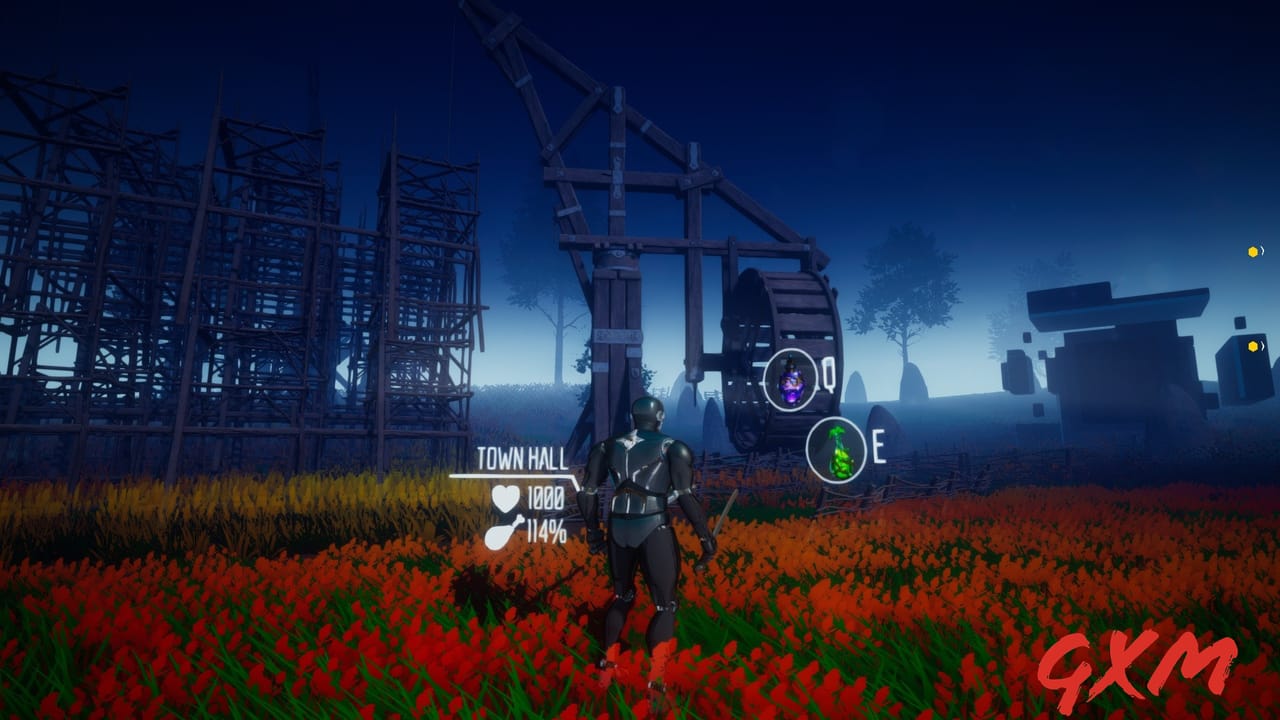Click the 114% satiety readout
The image size is (1280, 720).
tap(547, 532)
